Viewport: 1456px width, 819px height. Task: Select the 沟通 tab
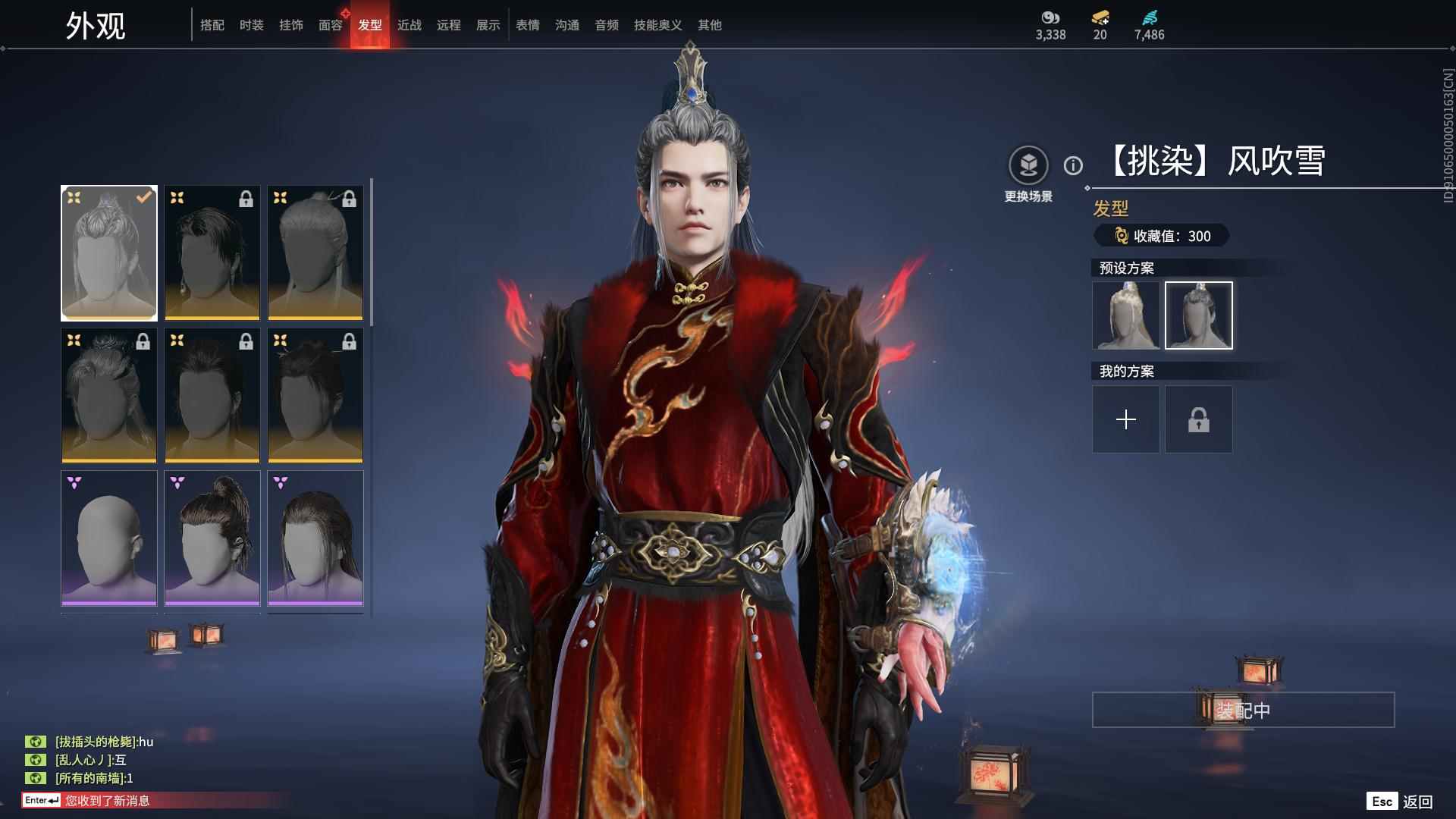[566, 25]
